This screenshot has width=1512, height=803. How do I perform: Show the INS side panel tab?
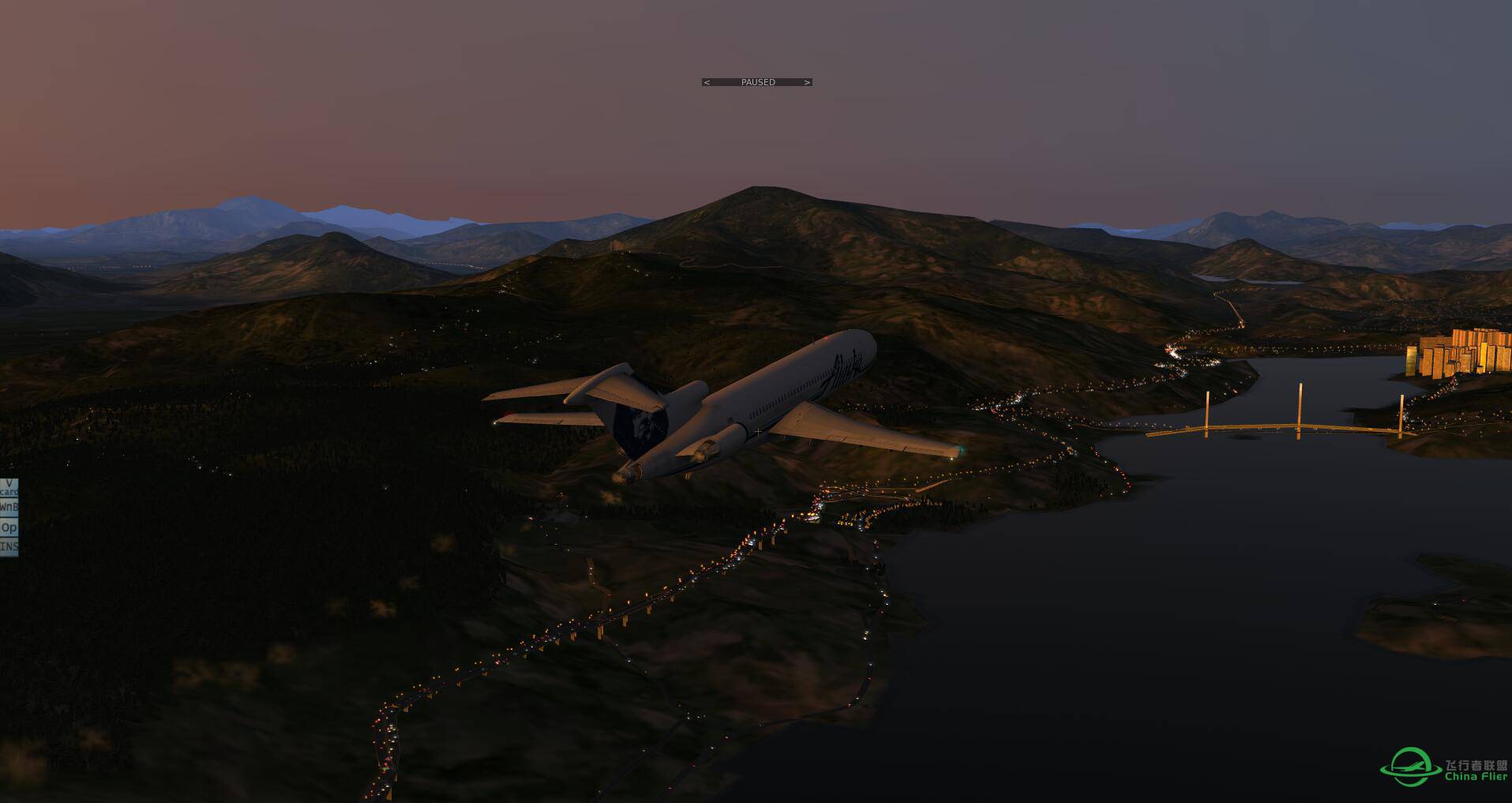point(9,546)
